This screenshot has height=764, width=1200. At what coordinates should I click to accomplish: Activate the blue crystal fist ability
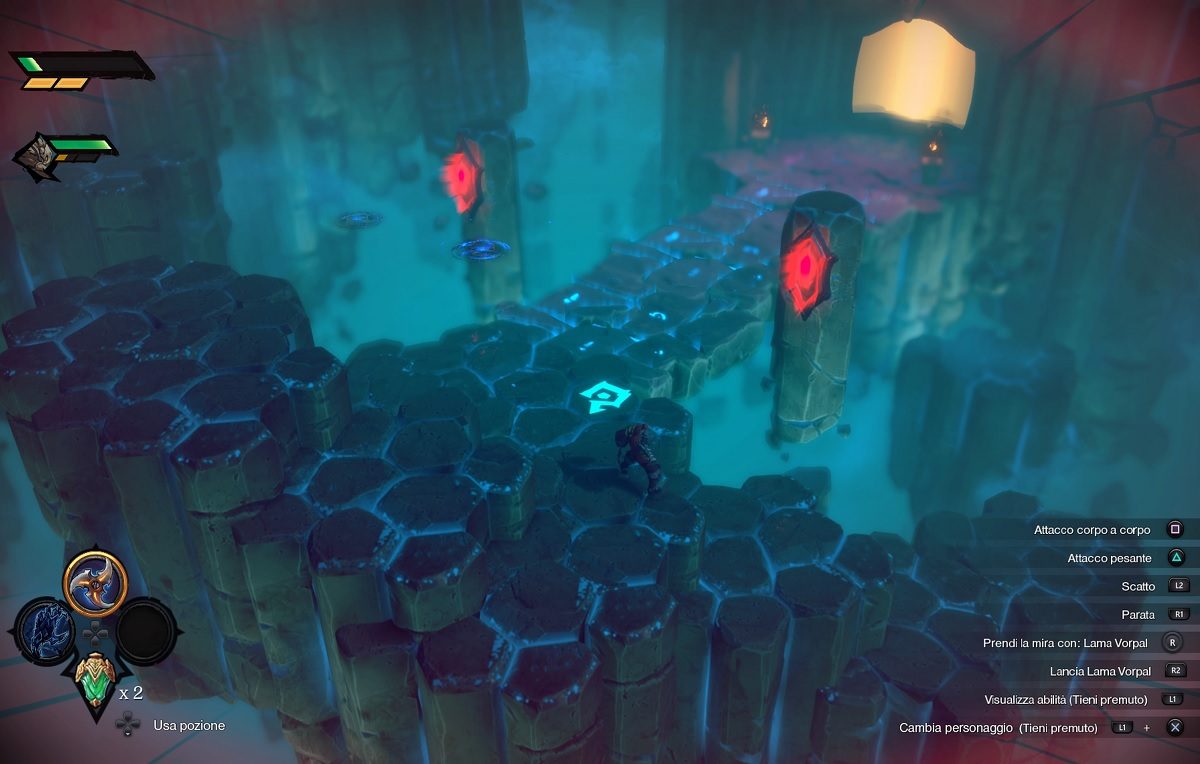pos(45,630)
